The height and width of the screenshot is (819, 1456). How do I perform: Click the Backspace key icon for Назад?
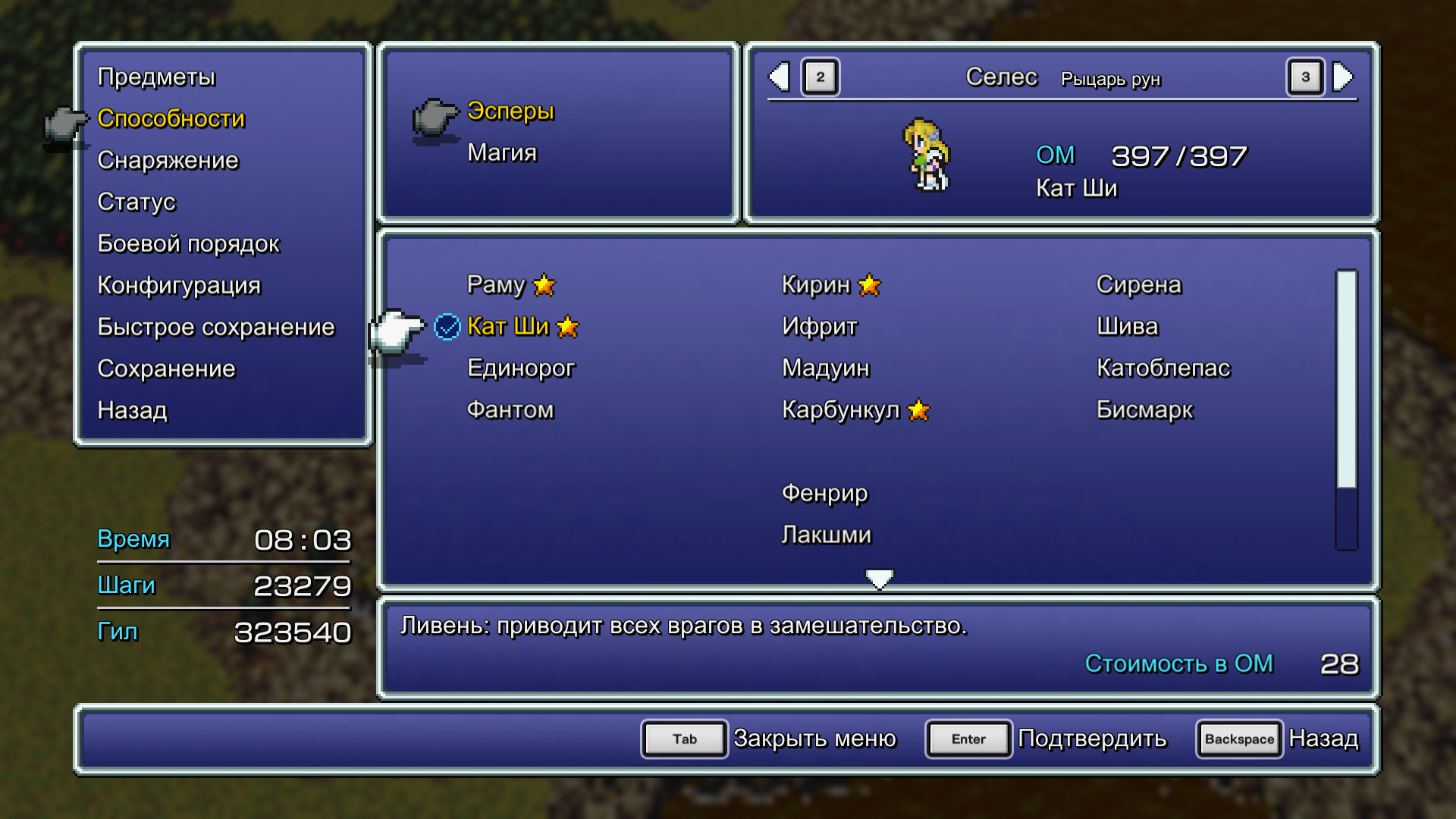pos(1239,739)
